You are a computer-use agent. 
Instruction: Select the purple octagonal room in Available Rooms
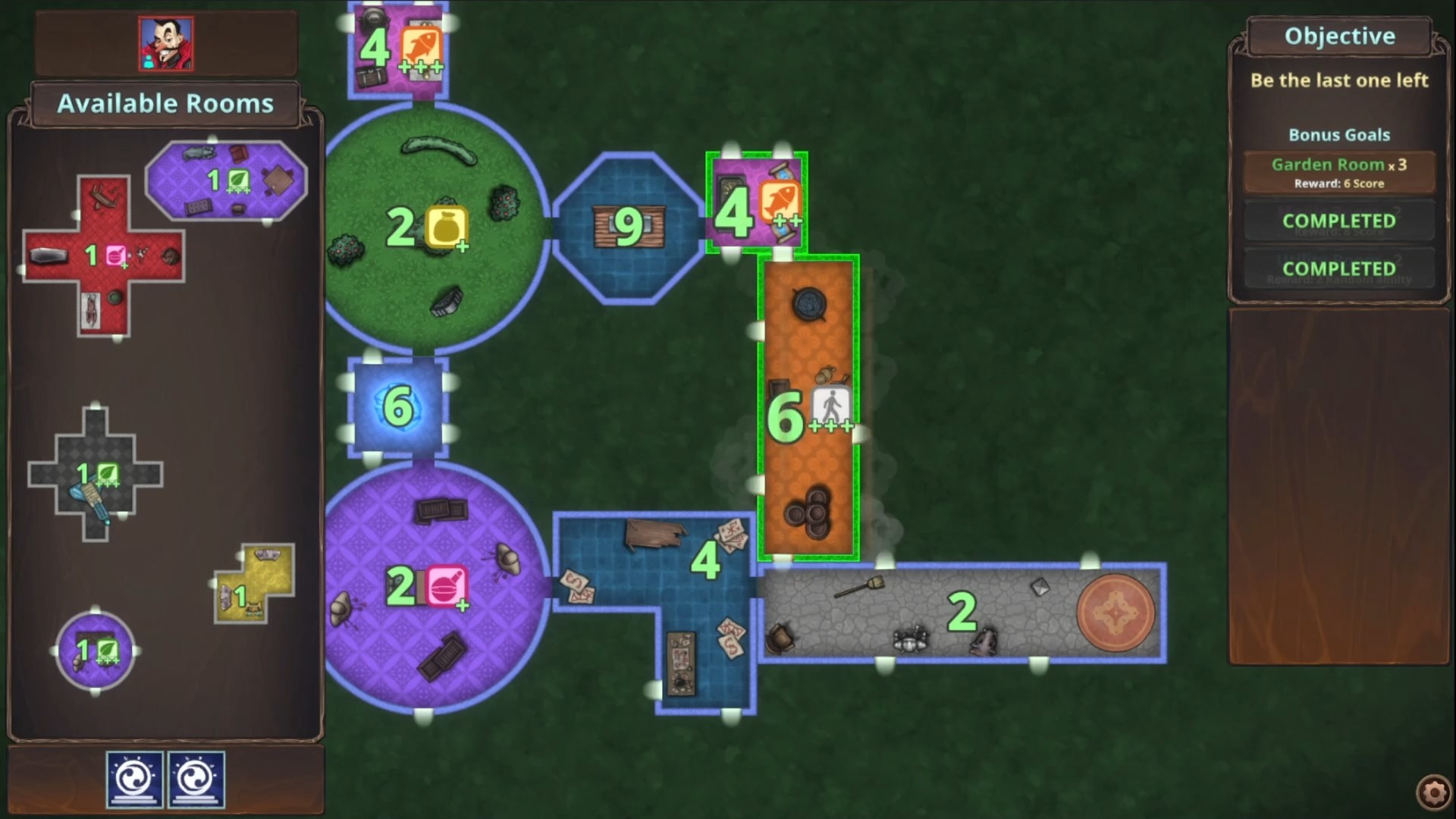pos(225,180)
